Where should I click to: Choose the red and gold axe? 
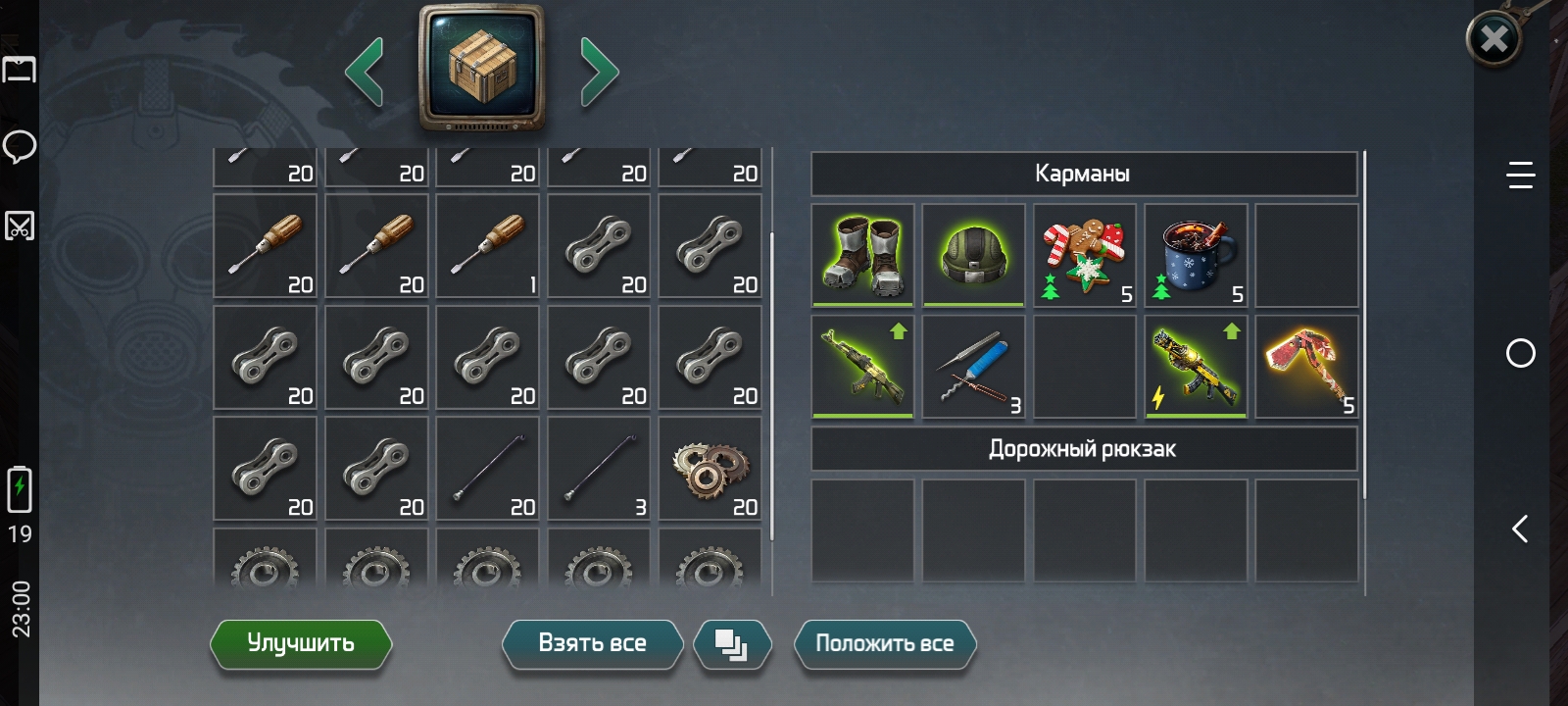point(1306,367)
